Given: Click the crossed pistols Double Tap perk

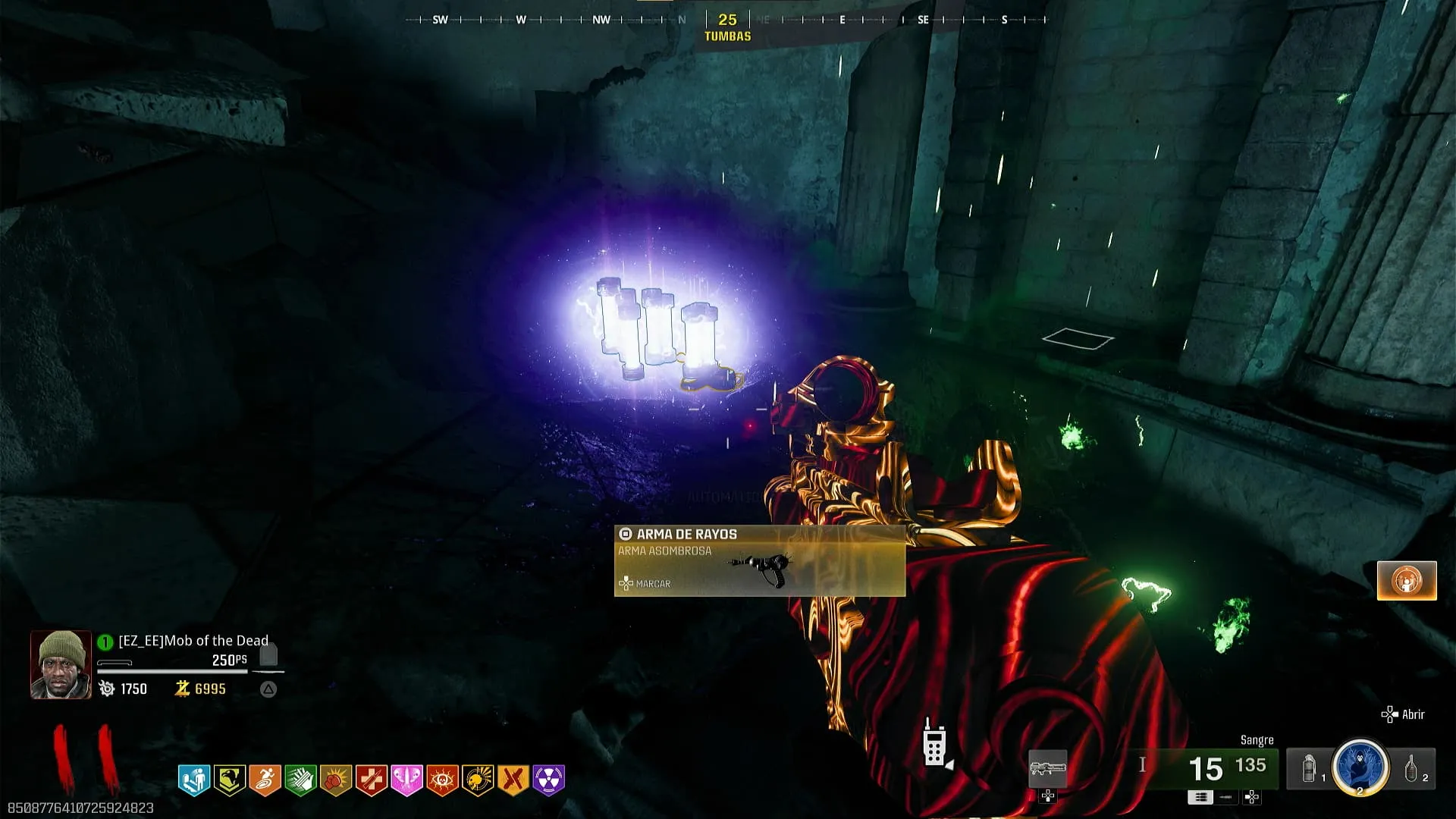Looking at the screenshot, I should point(513,779).
